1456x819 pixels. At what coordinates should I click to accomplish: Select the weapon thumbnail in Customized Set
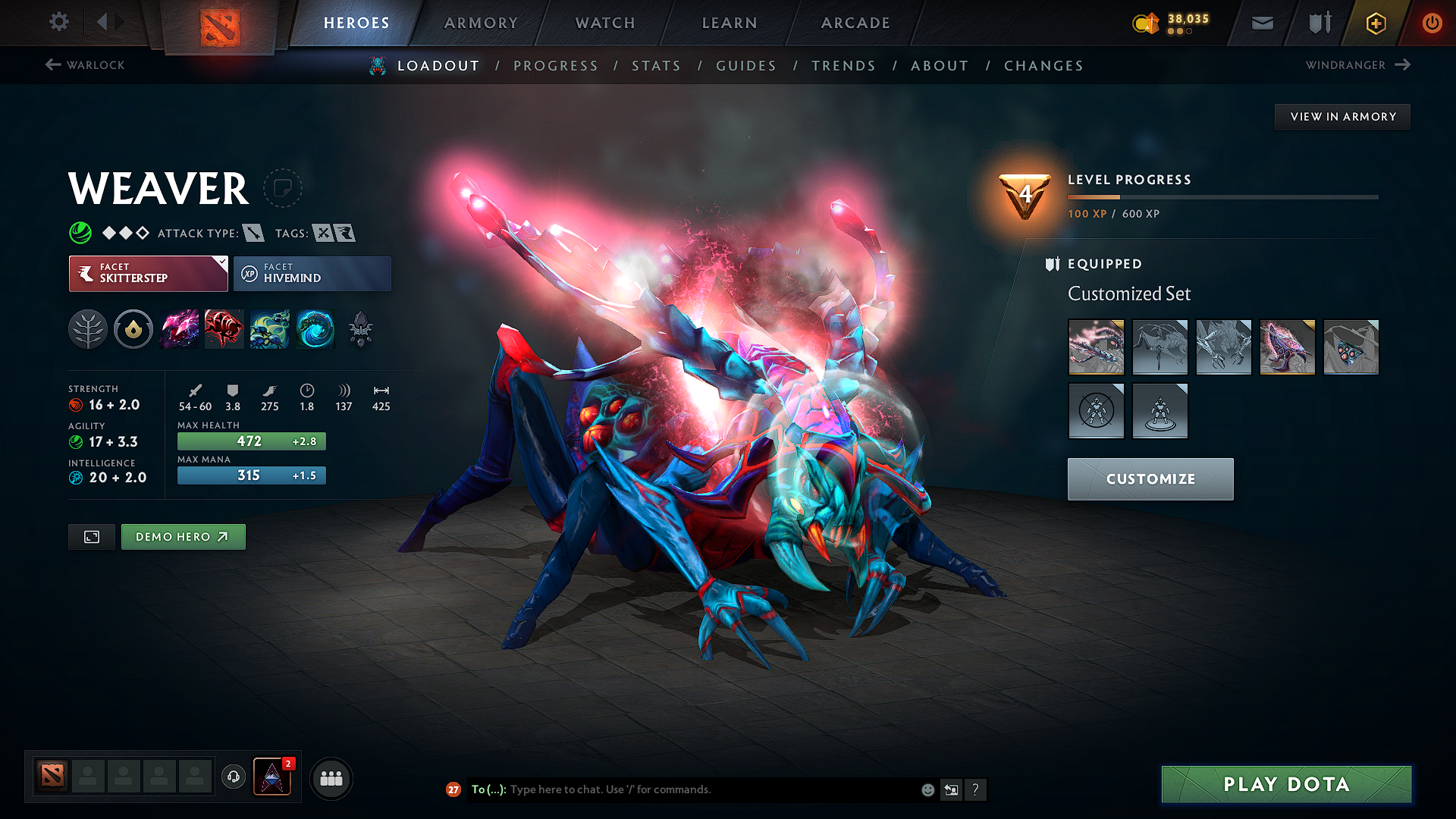[x=1097, y=347]
